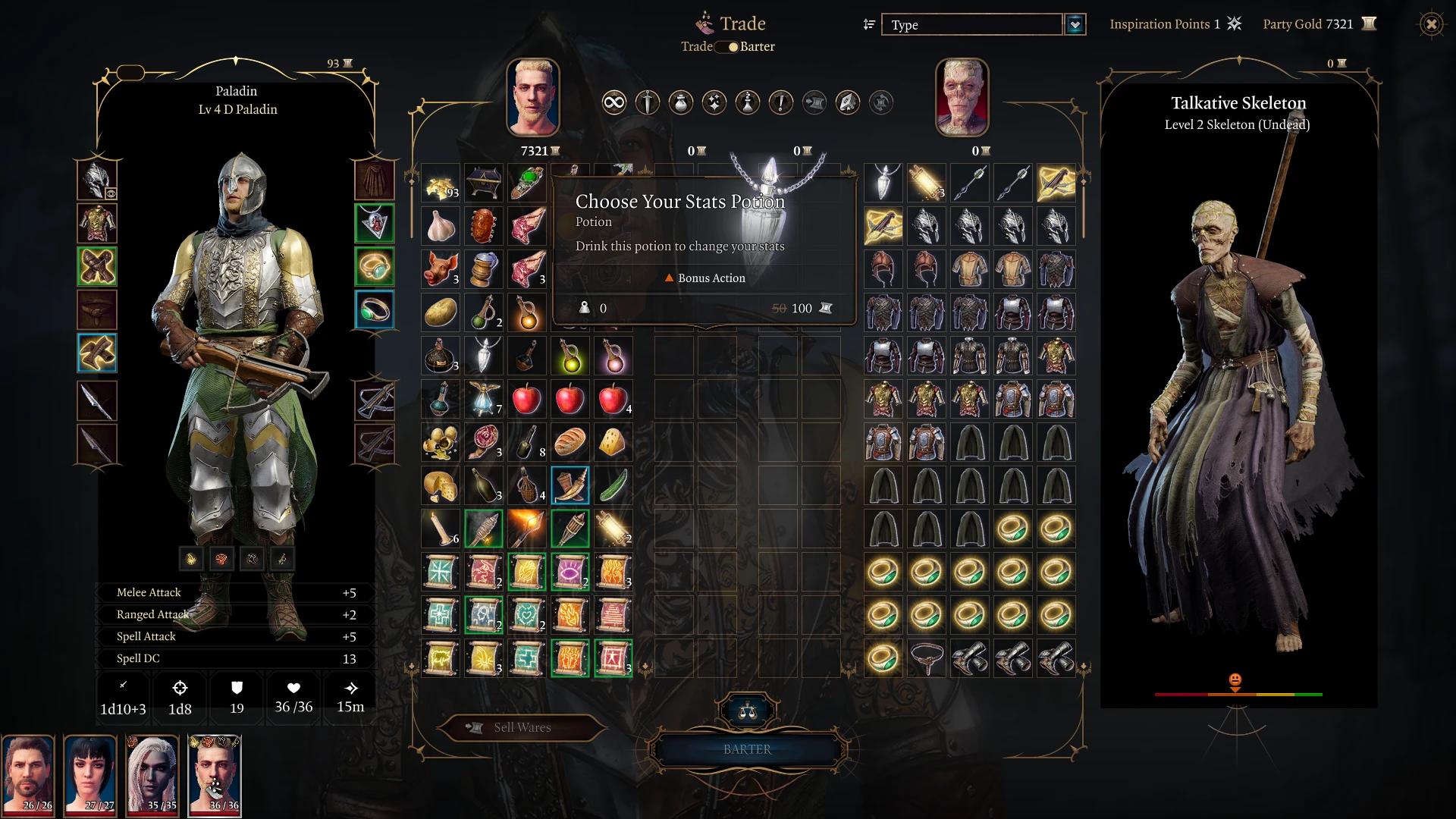Select the trader's leather belt item
The image size is (1456, 819).
(927, 658)
